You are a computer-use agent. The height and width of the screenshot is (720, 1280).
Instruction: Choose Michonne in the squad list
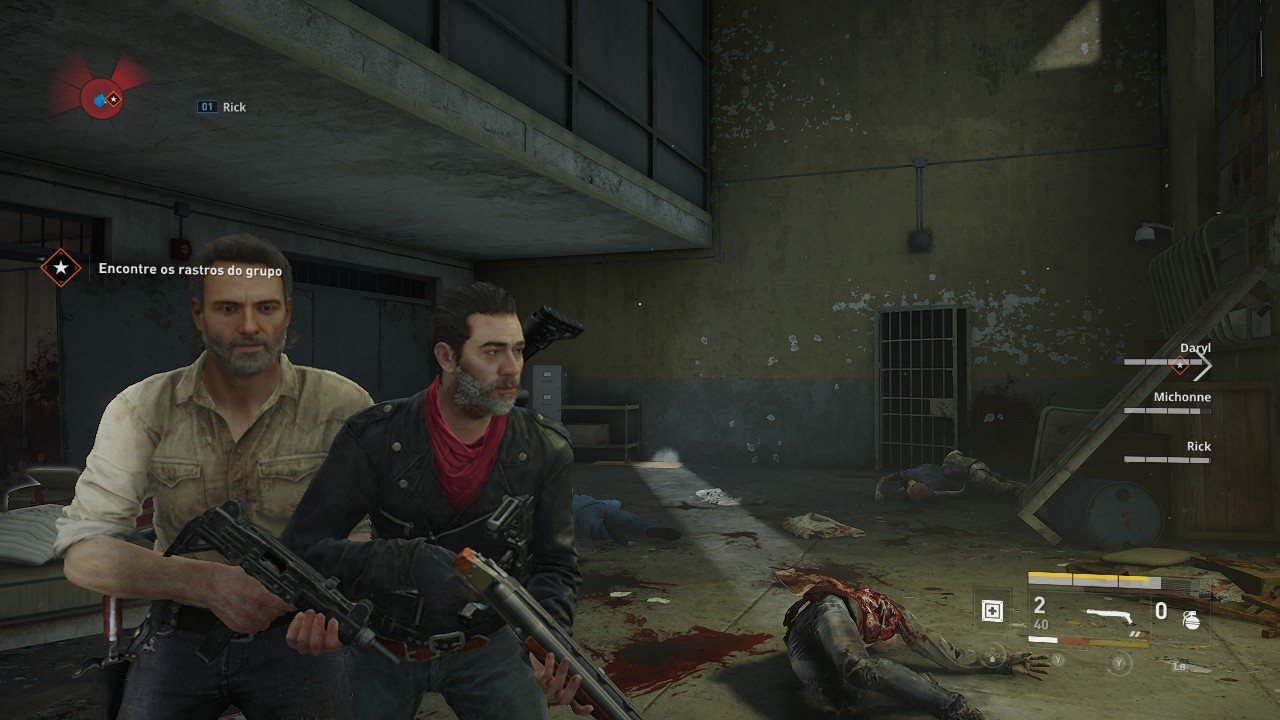[x=1182, y=397]
